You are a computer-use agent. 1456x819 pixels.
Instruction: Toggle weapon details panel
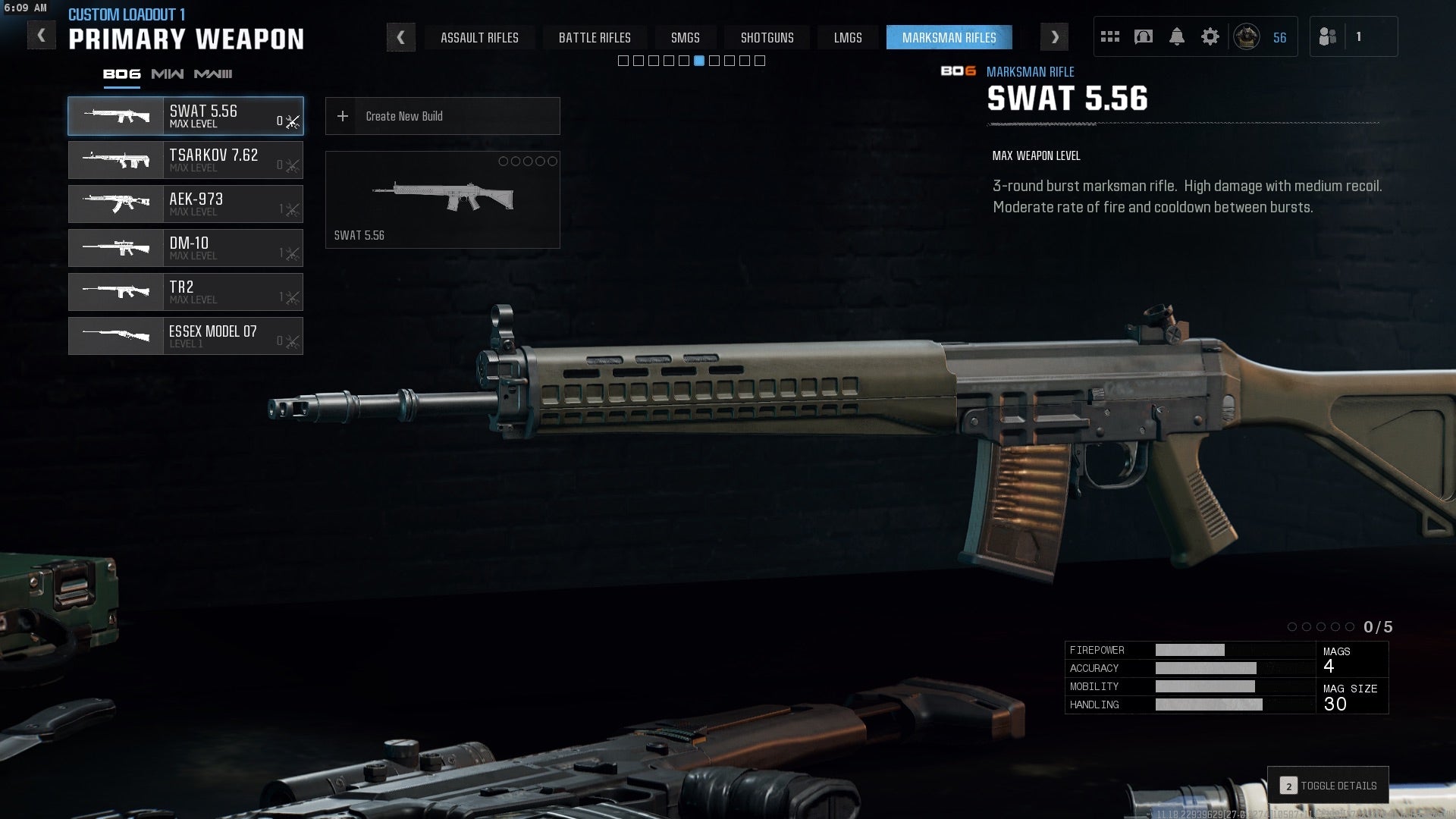pos(1328,786)
